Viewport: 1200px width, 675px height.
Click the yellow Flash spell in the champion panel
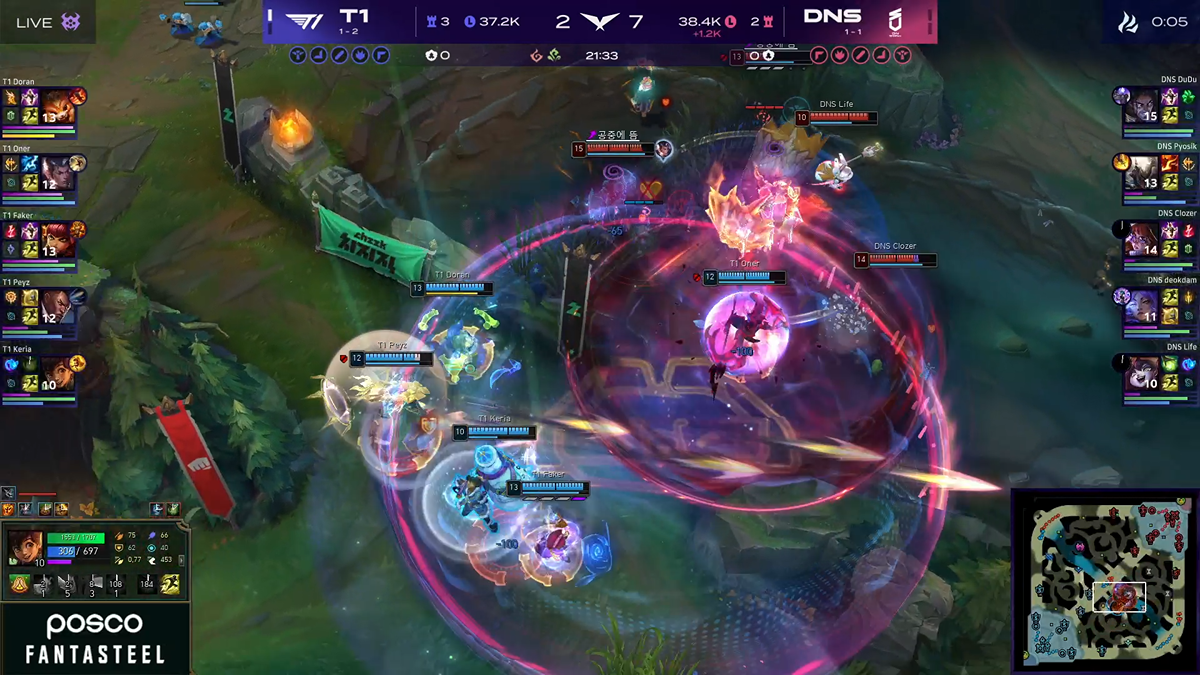pyautogui.click(x=171, y=585)
